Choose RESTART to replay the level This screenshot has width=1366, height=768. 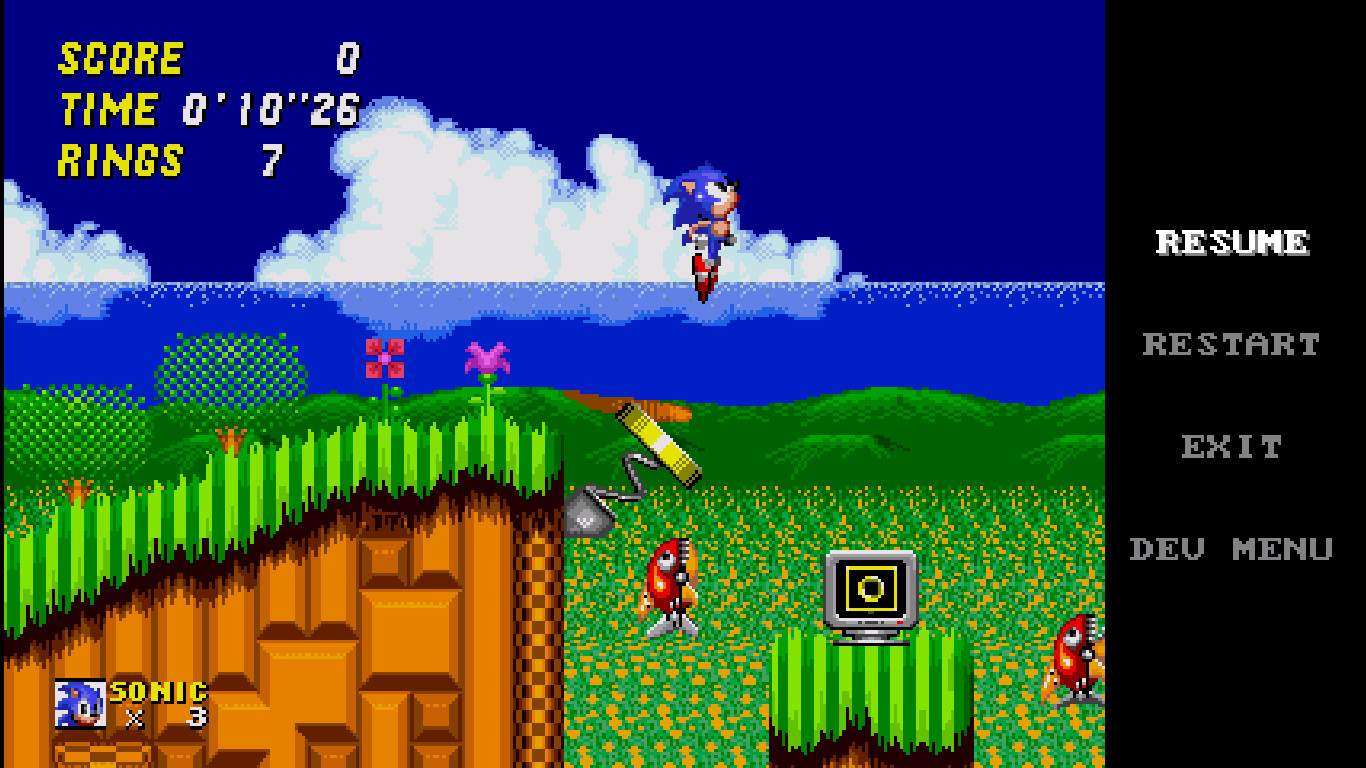[x=1231, y=344]
